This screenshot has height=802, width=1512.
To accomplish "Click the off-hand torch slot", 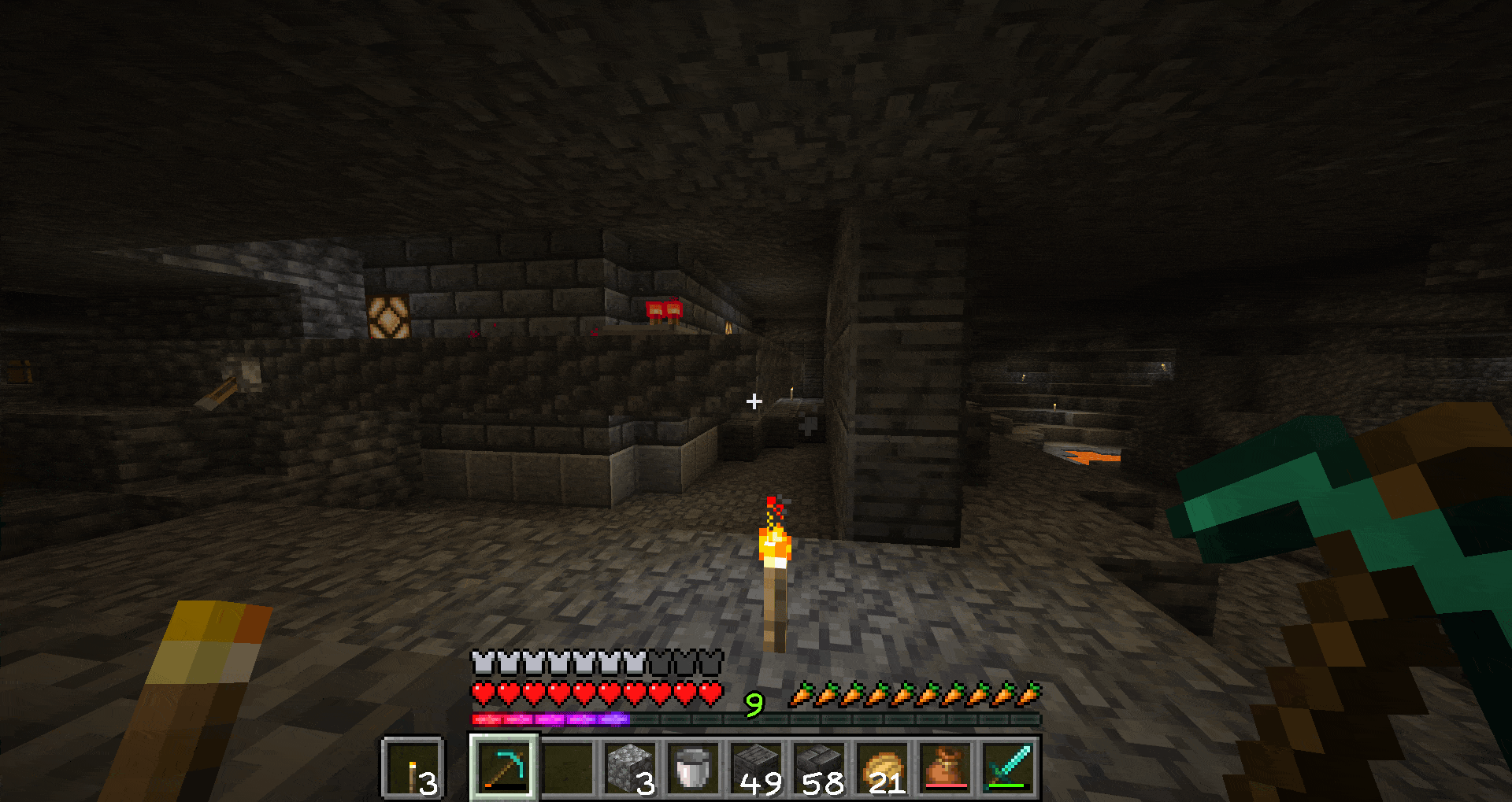I will 413,767.
